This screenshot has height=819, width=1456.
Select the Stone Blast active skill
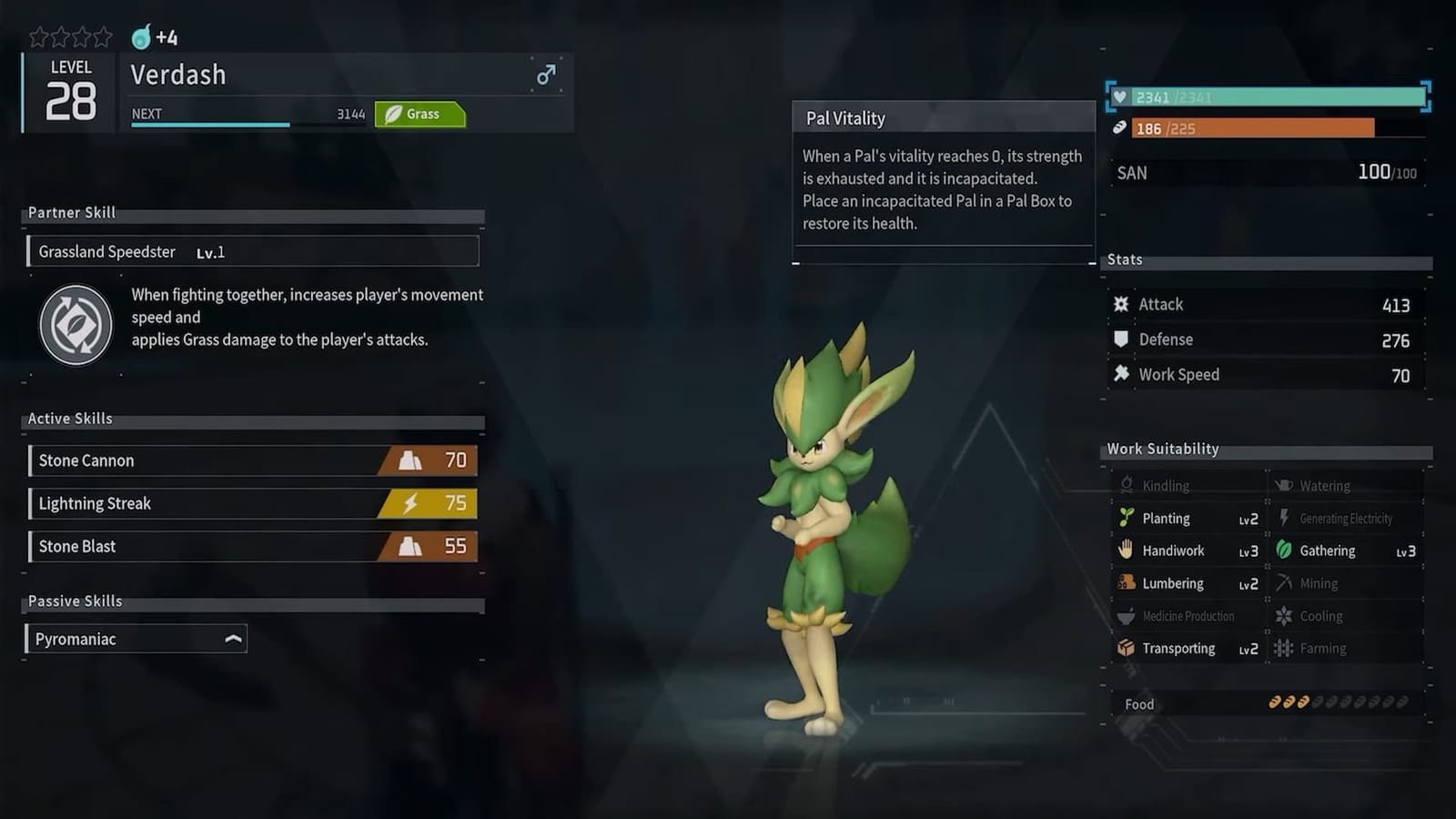[253, 546]
